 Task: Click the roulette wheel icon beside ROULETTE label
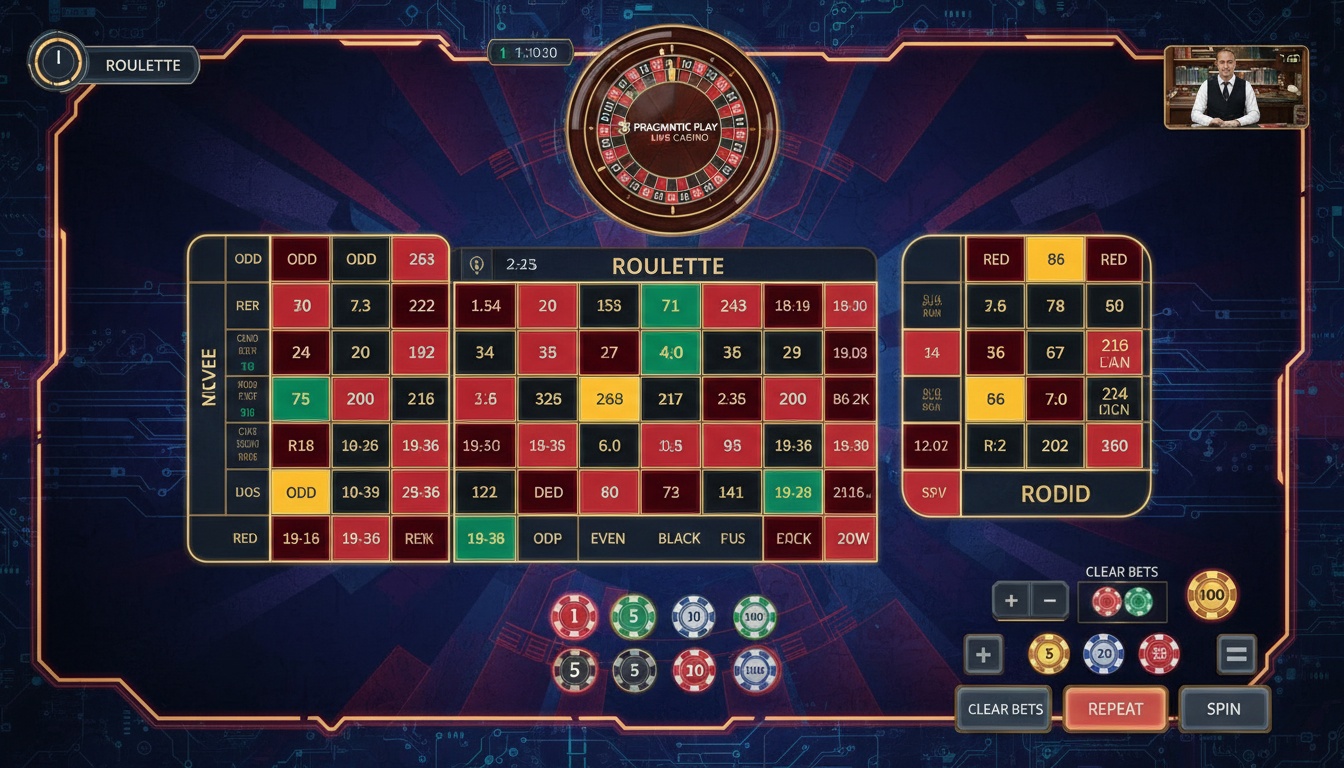click(x=56, y=64)
